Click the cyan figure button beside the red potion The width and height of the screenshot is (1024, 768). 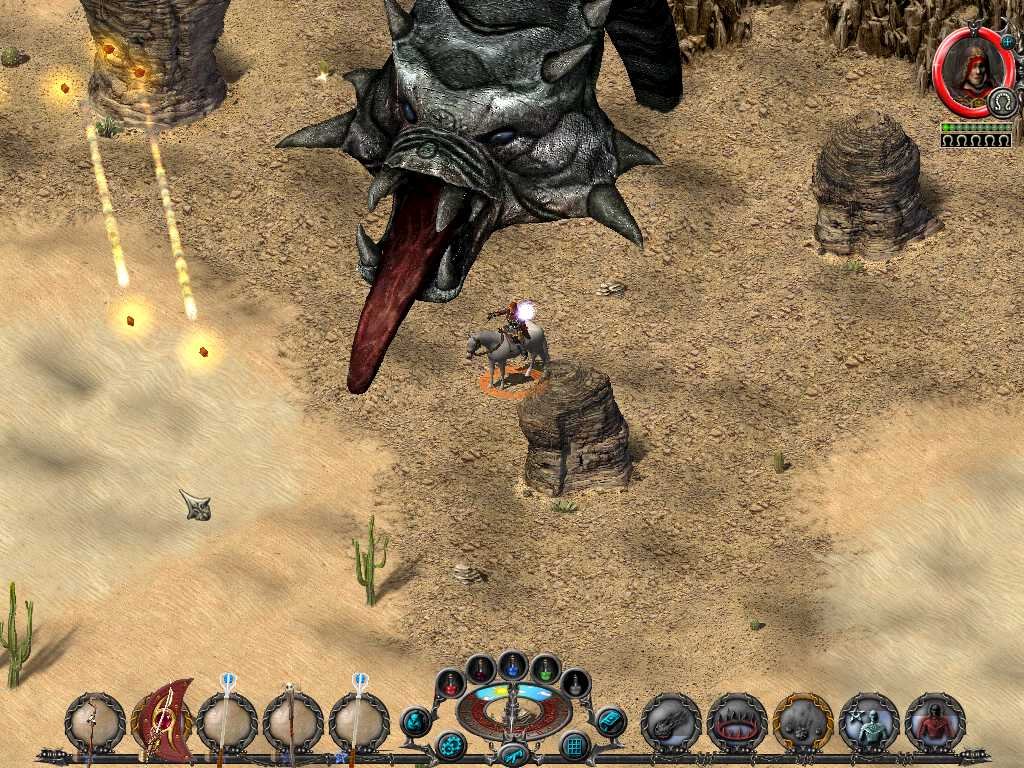(415, 721)
